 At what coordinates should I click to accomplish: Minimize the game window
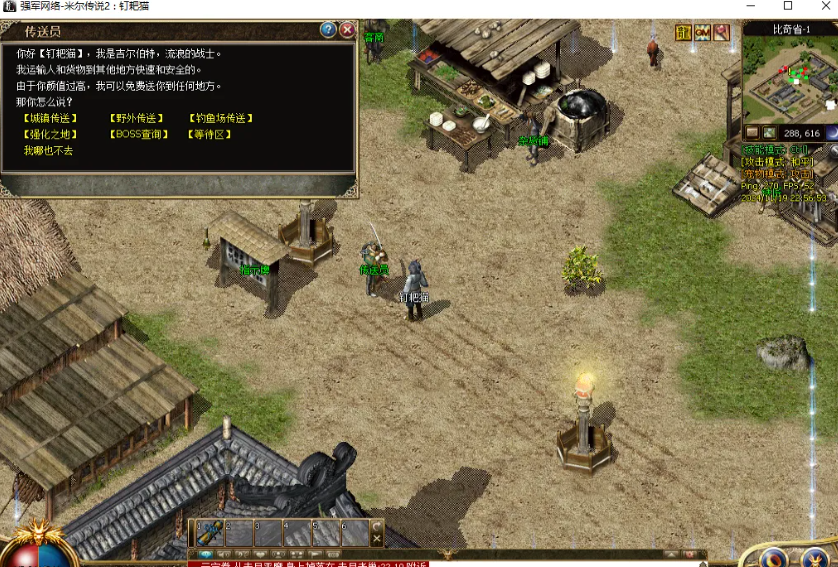pos(749,6)
